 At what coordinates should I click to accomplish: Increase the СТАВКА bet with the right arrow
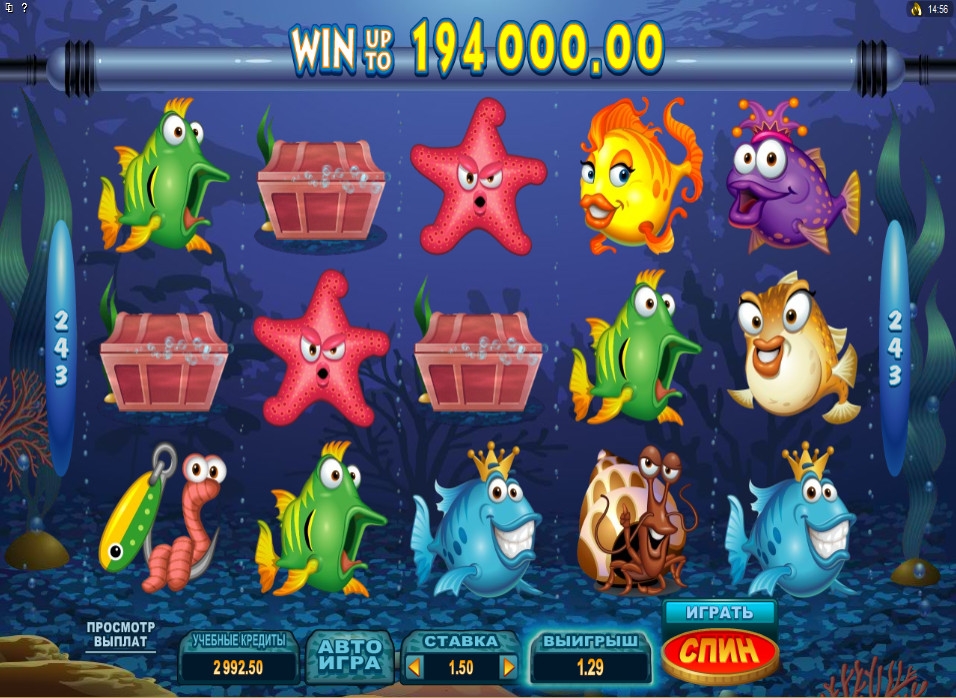tap(507, 666)
